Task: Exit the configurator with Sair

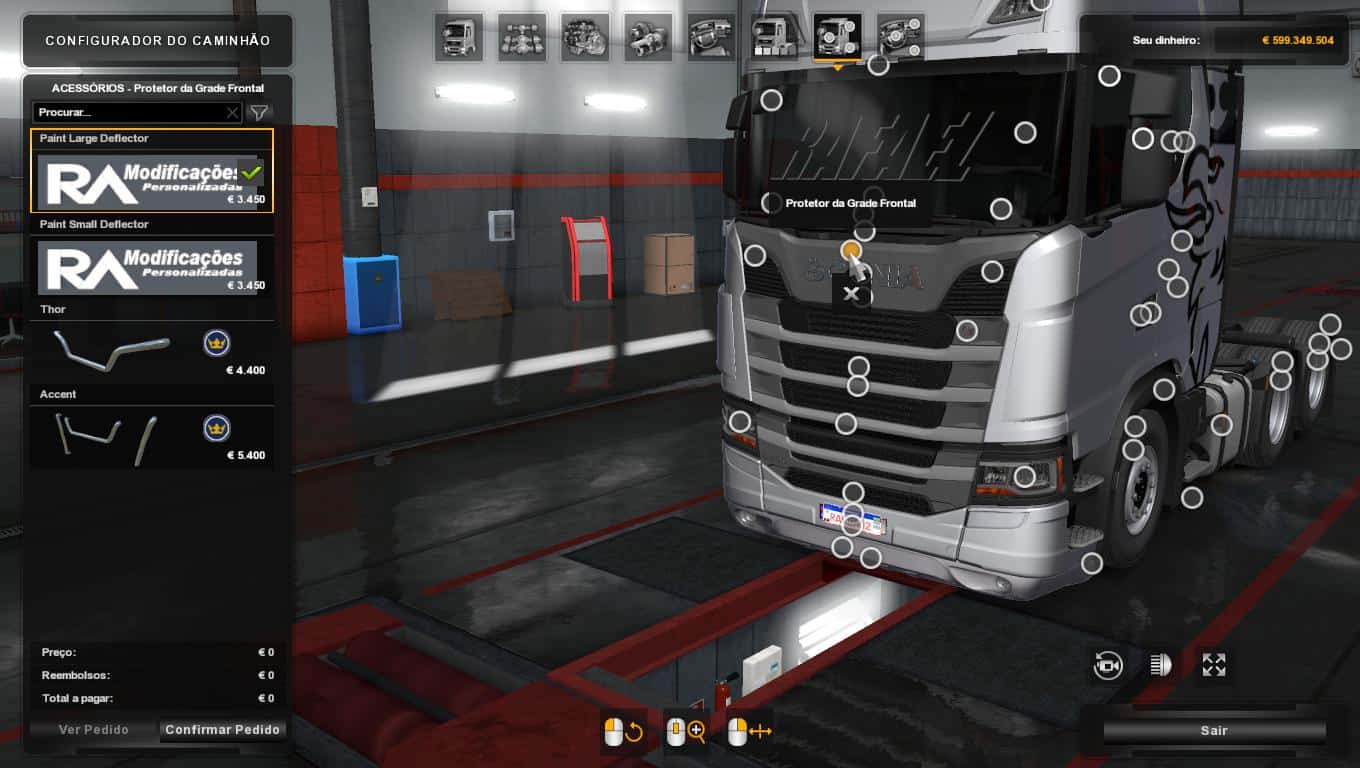Action: [1214, 731]
